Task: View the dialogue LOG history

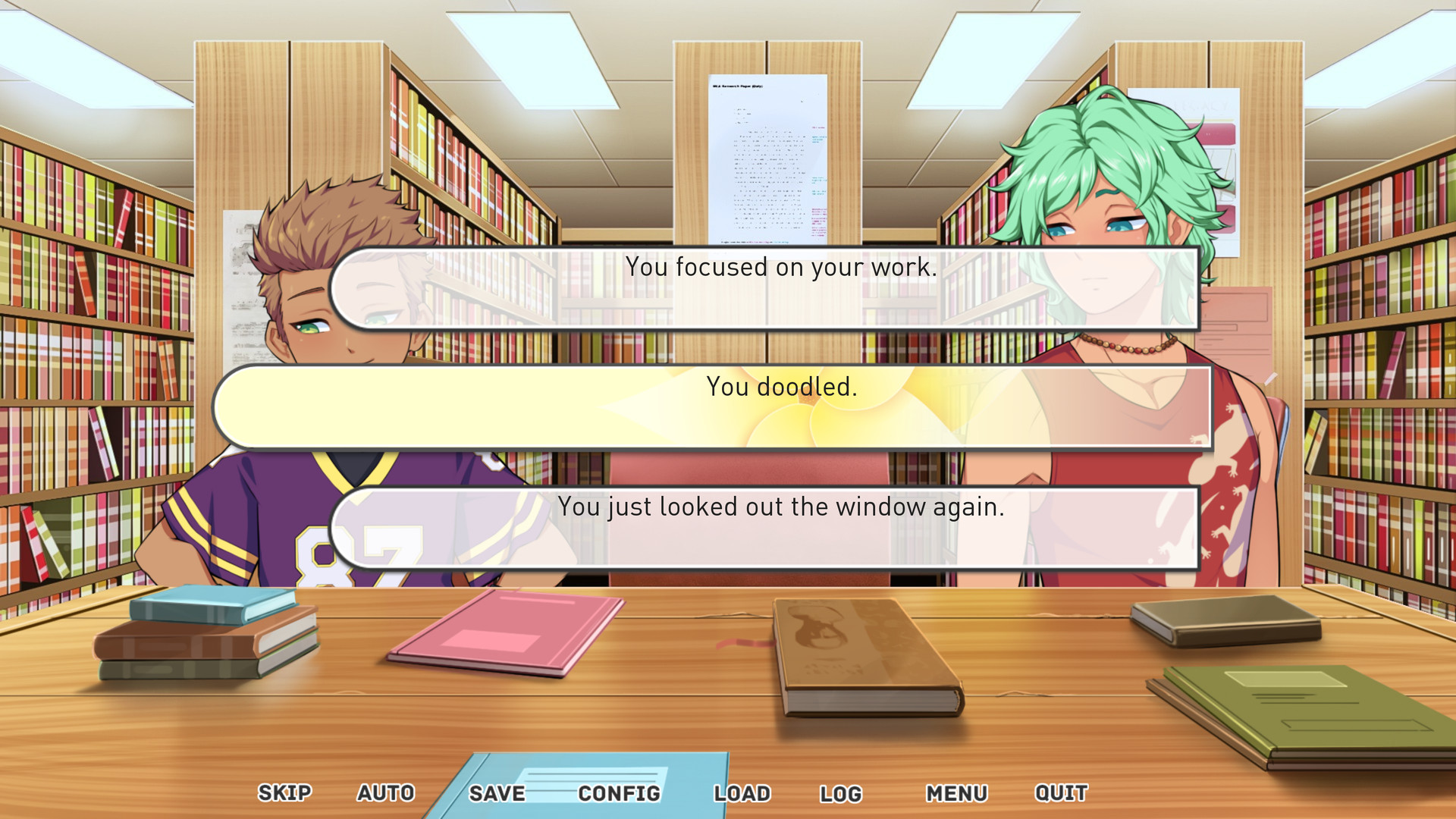Action: coord(842,792)
